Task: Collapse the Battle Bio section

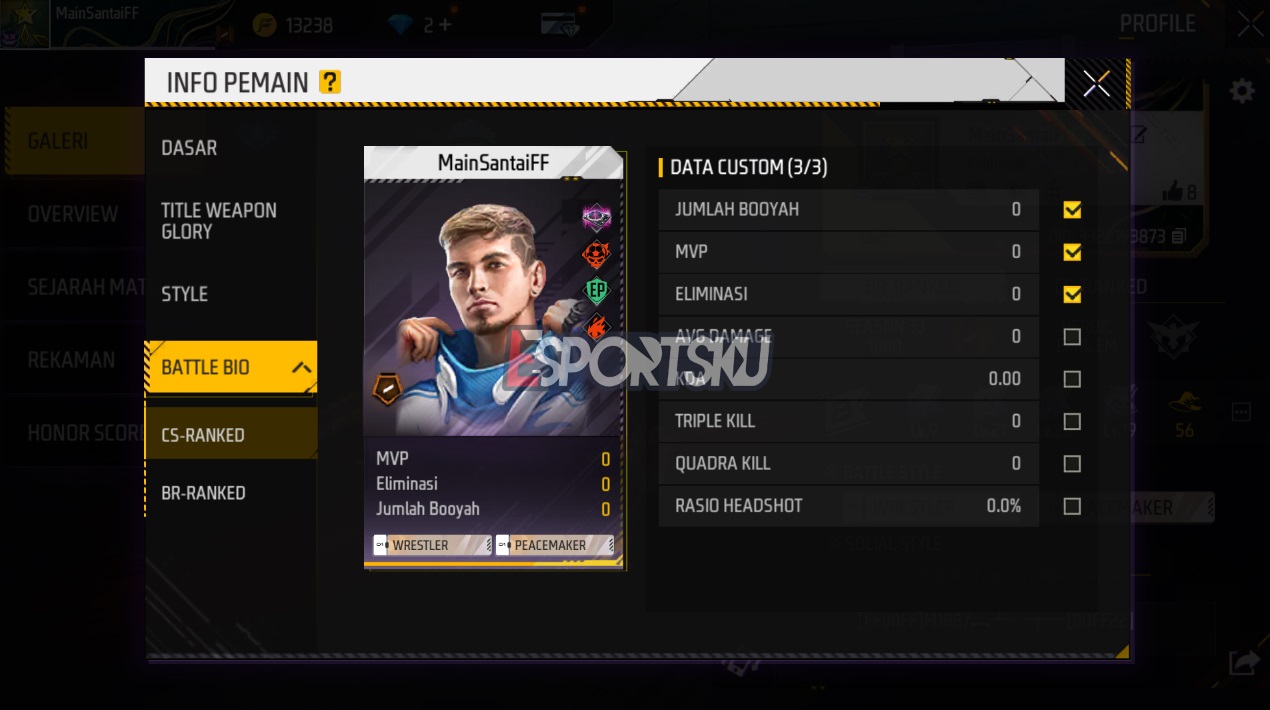Action: (x=301, y=368)
